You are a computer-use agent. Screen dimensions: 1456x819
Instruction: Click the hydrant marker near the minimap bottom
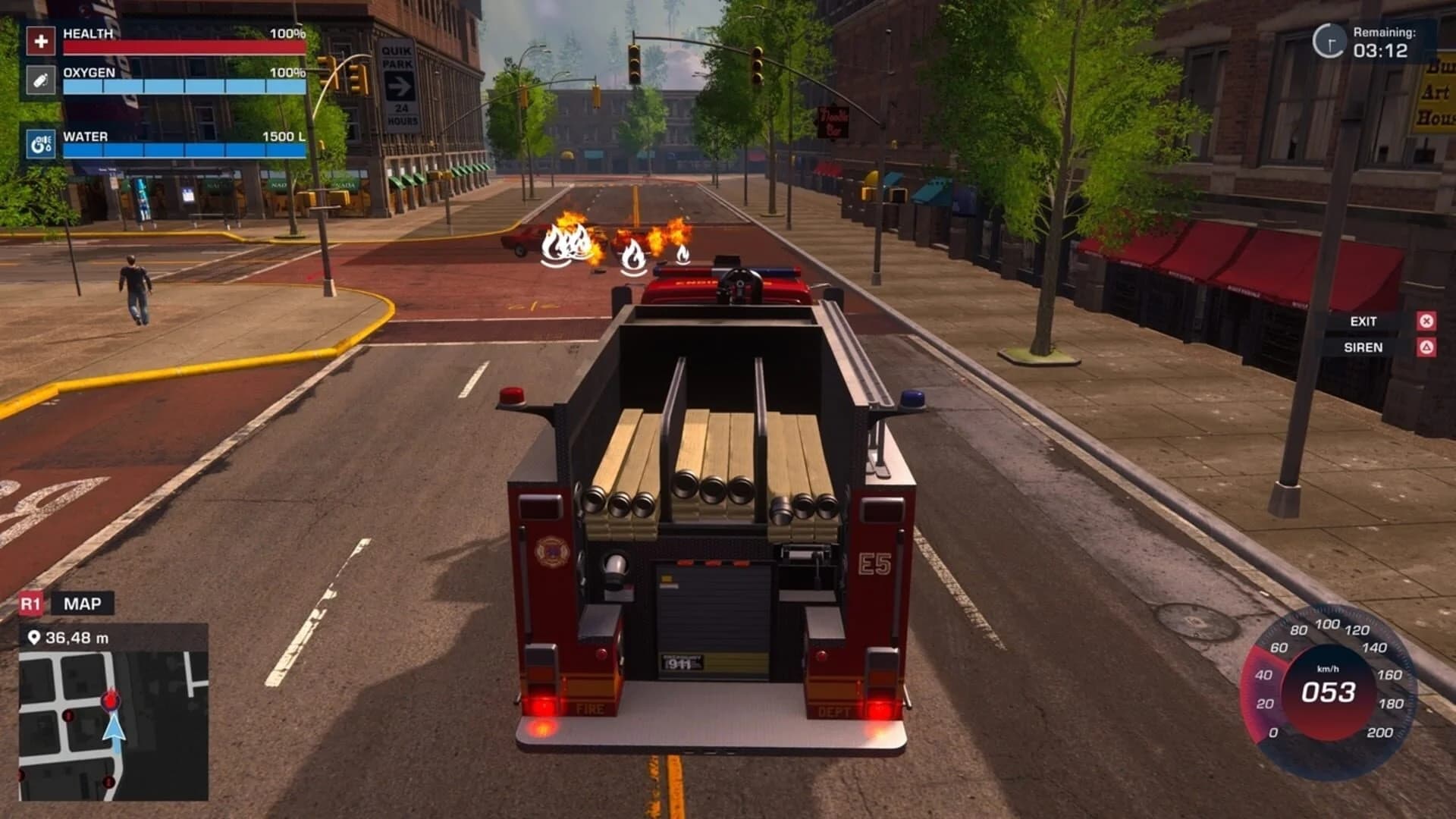[x=109, y=782]
